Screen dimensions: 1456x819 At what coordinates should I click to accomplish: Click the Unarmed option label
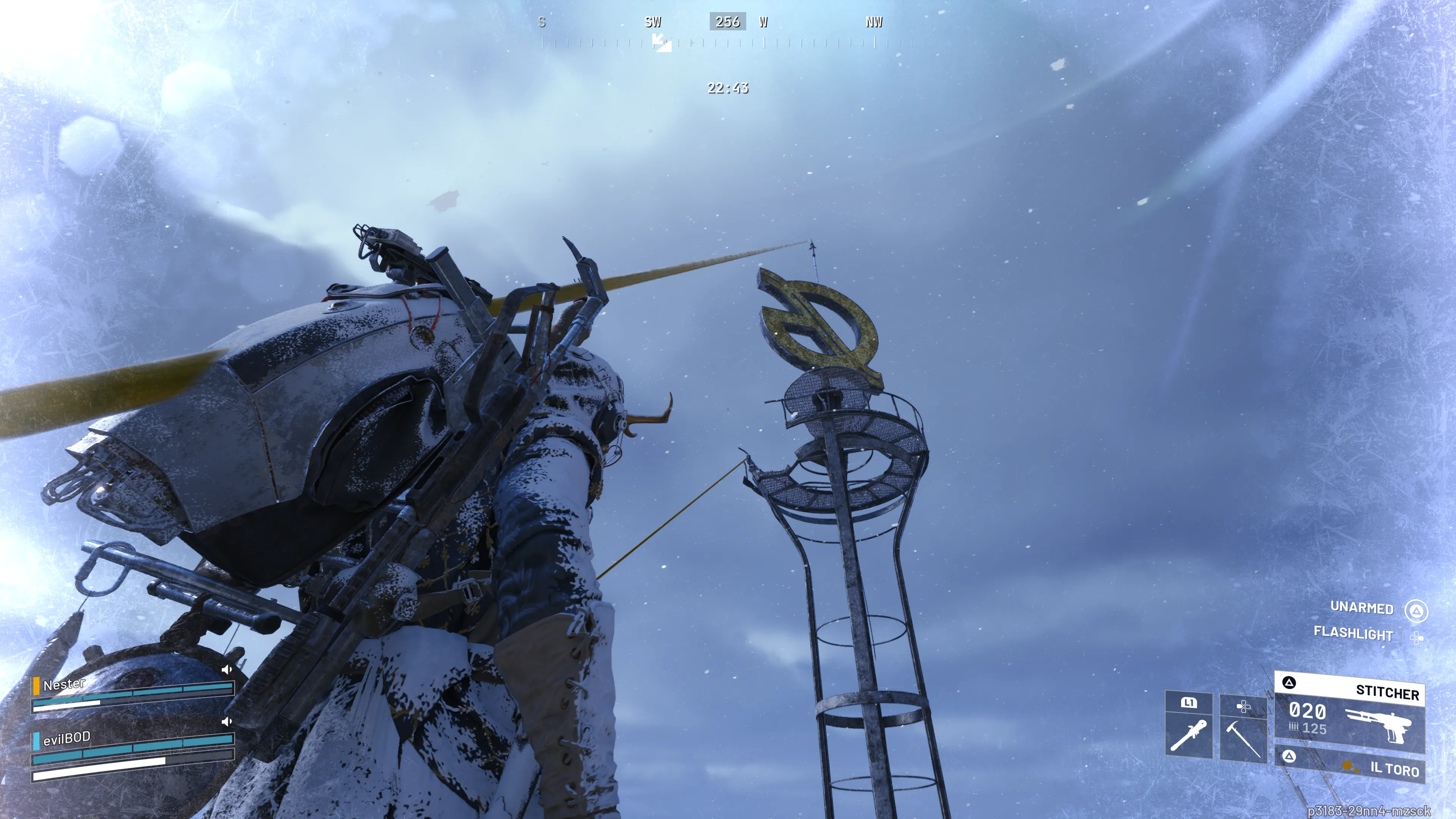1362,607
